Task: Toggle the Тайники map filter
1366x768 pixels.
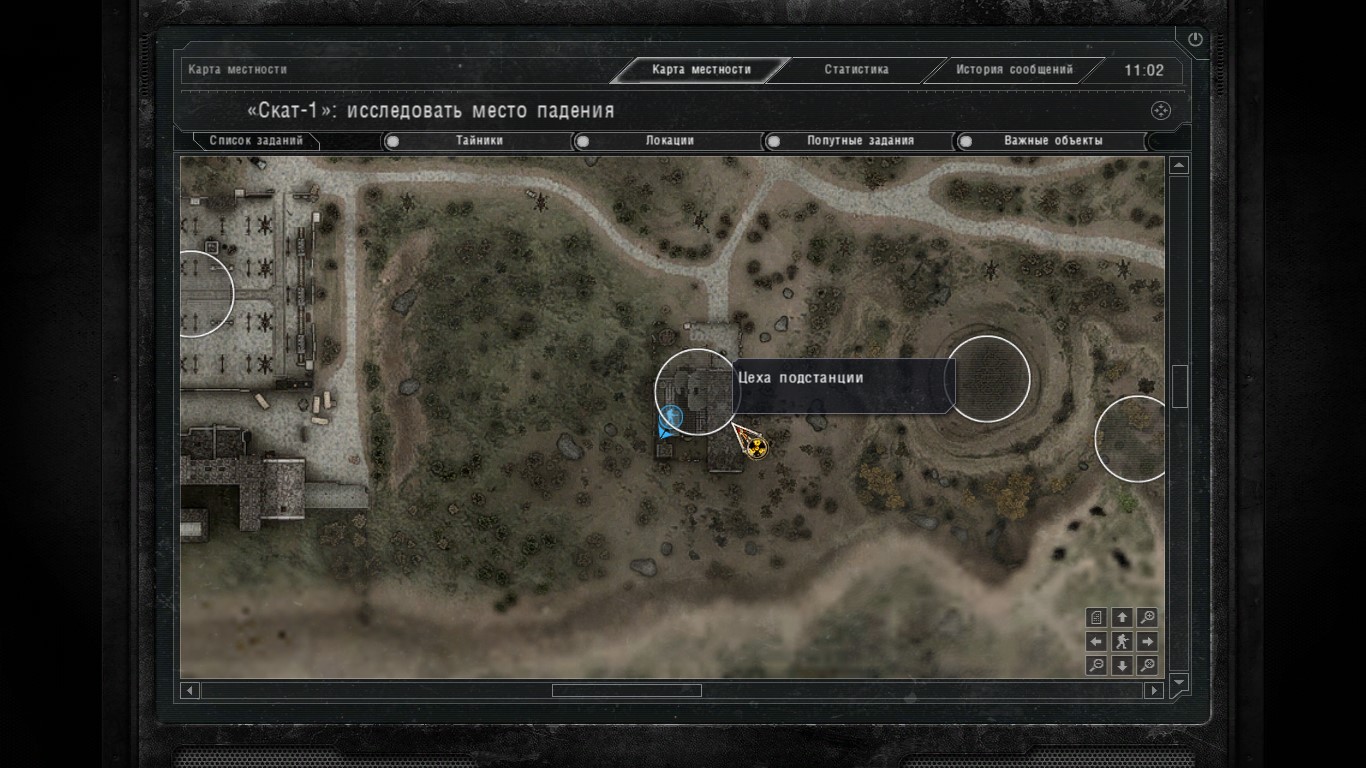Action: 479,141
